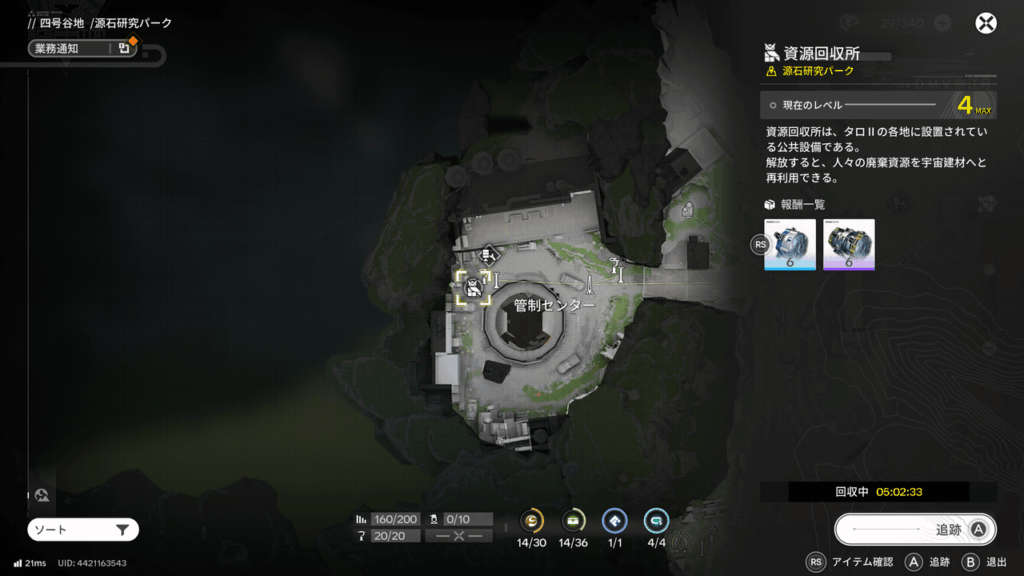Select the blue diamond 1/1 counter icon
The width and height of the screenshot is (1024, 576).
614,520
